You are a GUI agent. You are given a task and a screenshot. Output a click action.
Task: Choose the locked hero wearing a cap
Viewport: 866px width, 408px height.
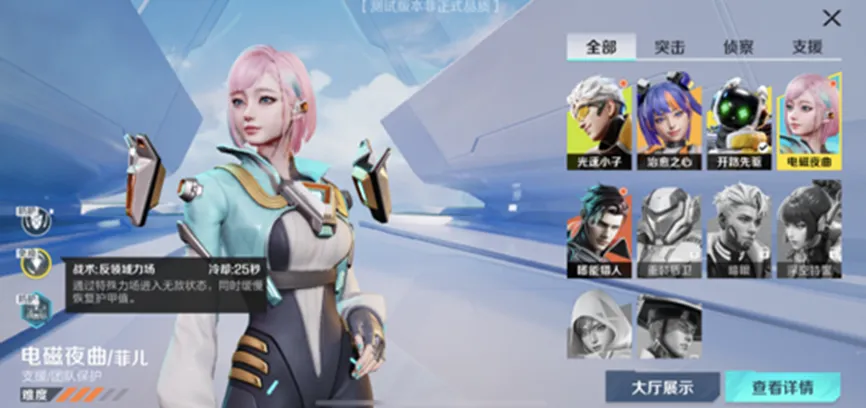pyautogui.click(x=669, y=326)
